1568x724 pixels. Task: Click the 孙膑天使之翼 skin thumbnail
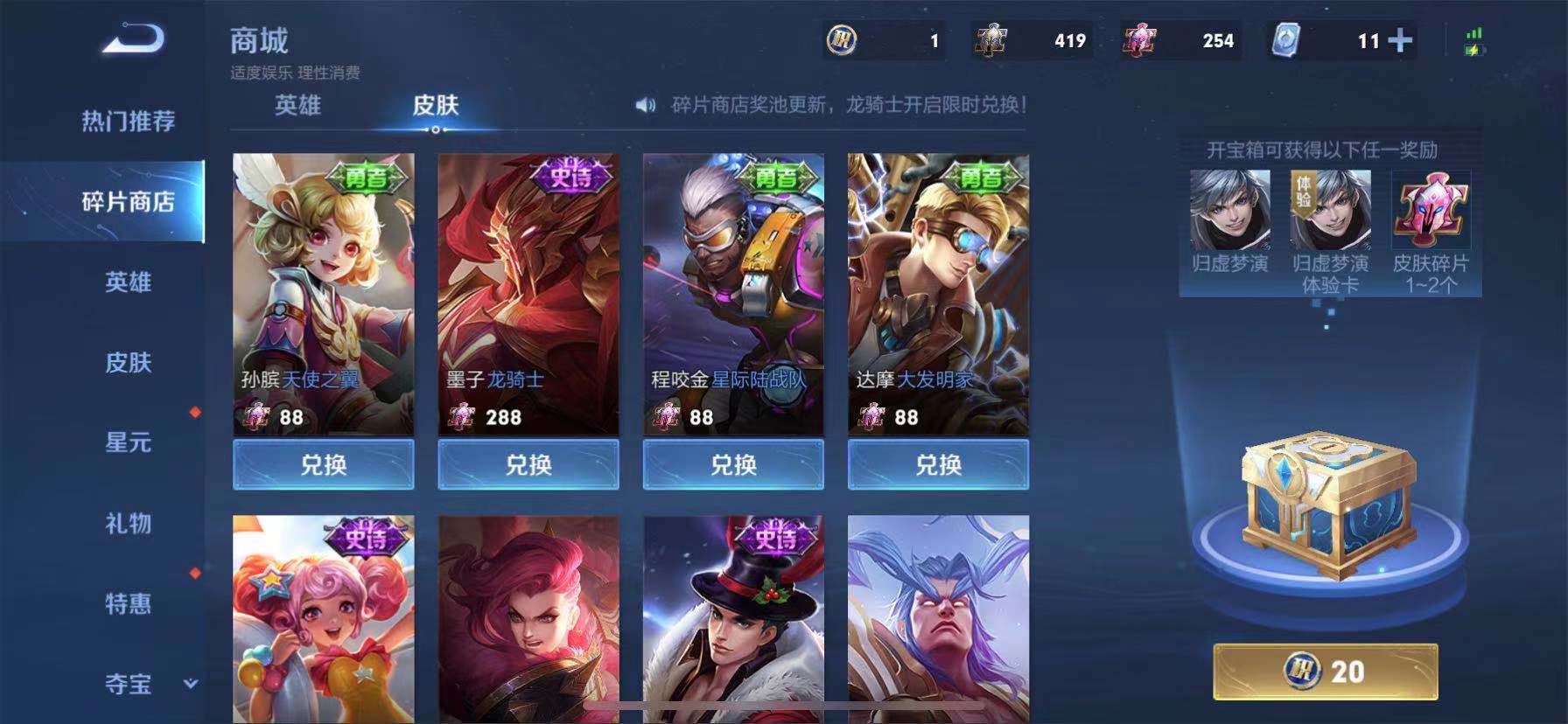tap(323, 280)
